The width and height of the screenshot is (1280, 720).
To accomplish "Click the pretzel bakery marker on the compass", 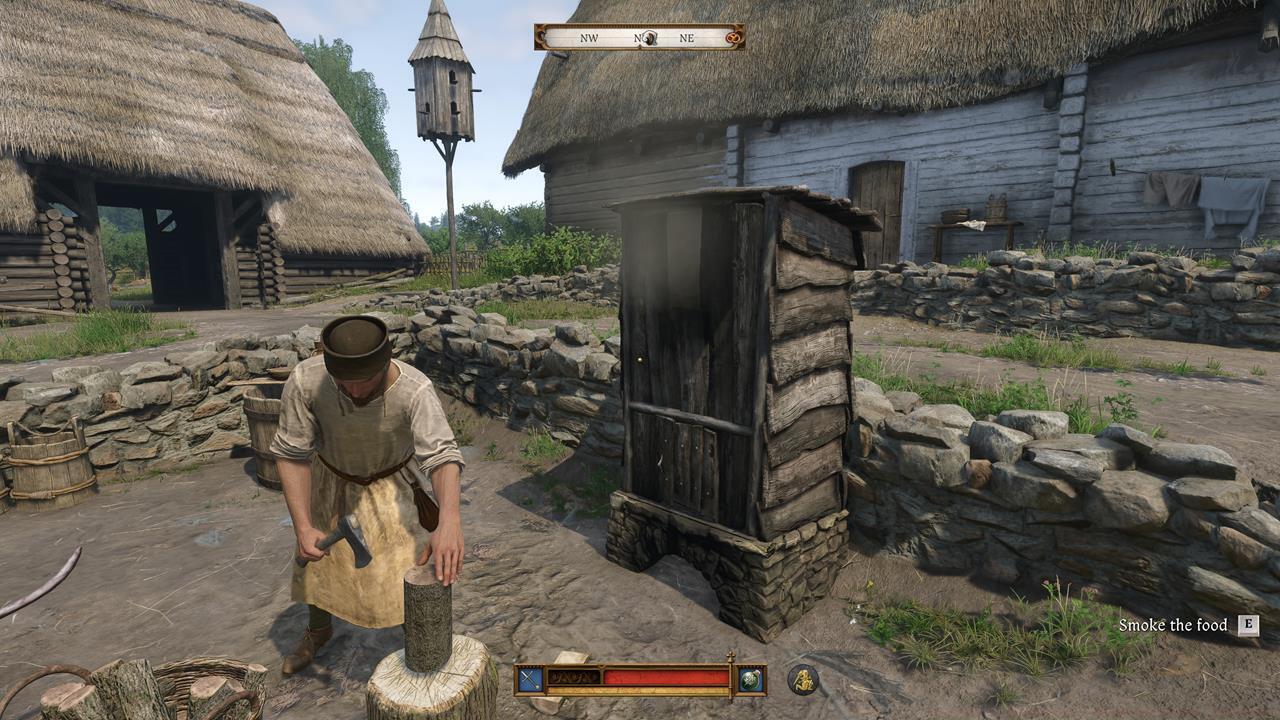I will tap(733, 38).
